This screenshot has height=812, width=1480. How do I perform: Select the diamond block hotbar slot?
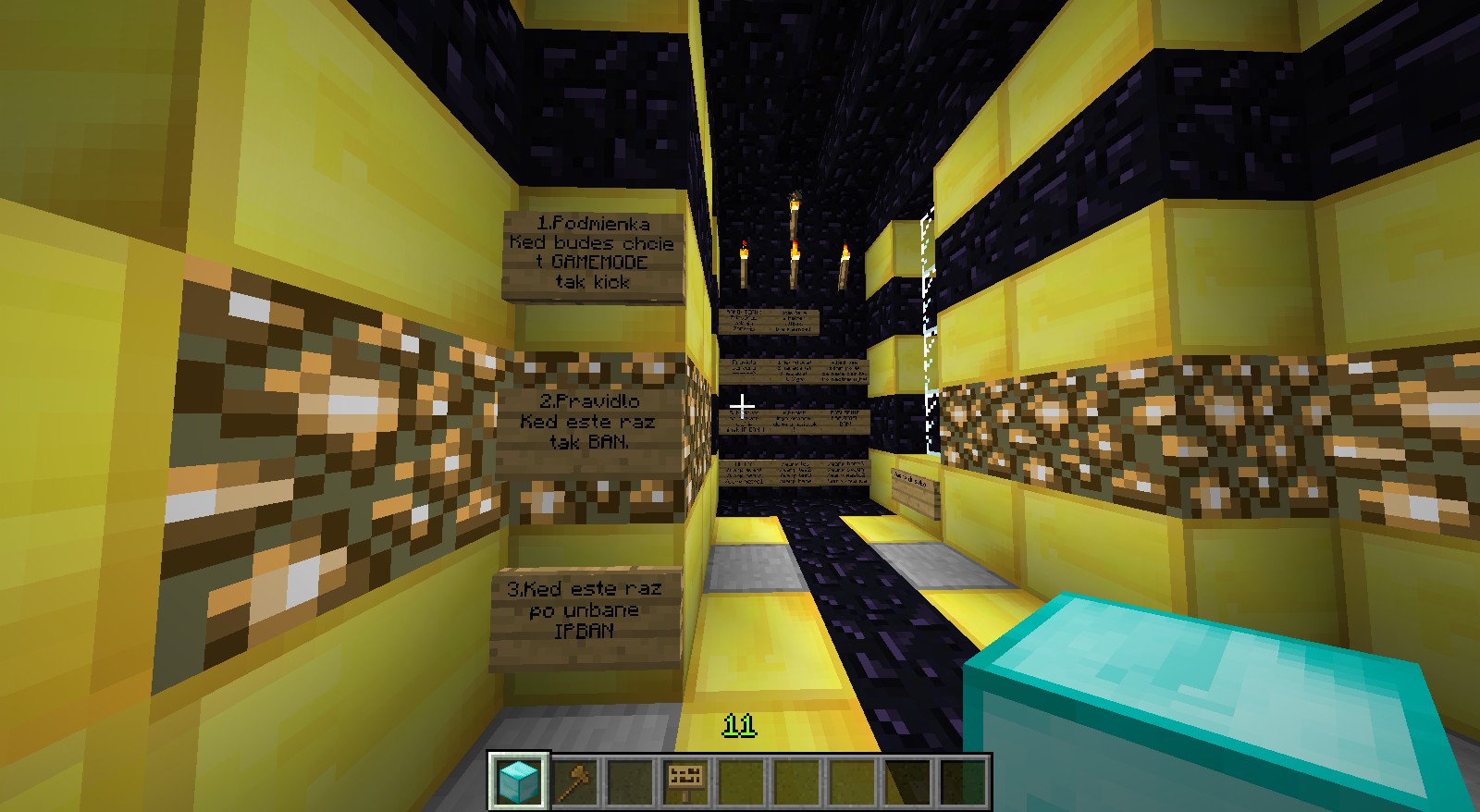point(519,781)
